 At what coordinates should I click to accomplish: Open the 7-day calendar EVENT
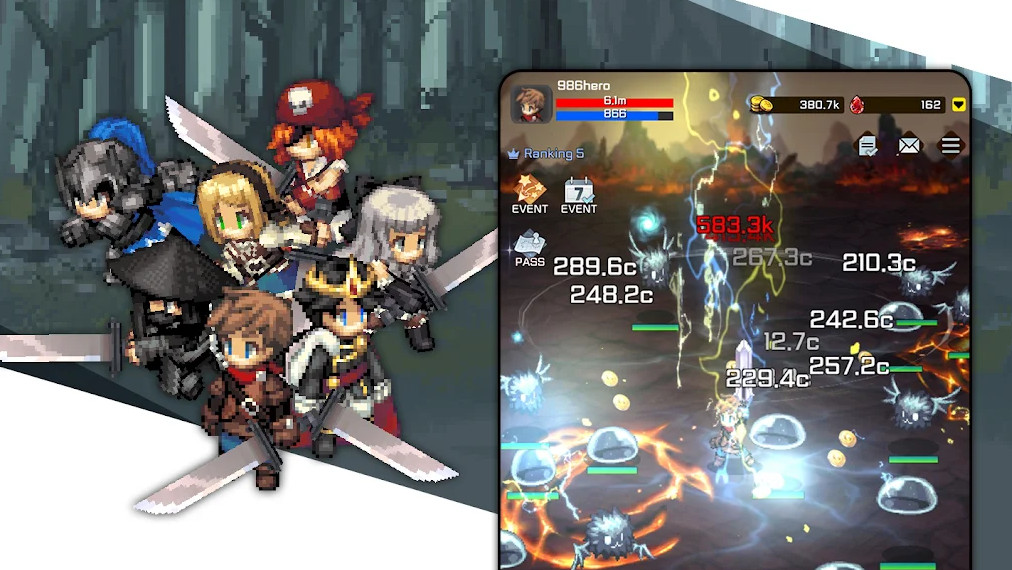point(578,193)
